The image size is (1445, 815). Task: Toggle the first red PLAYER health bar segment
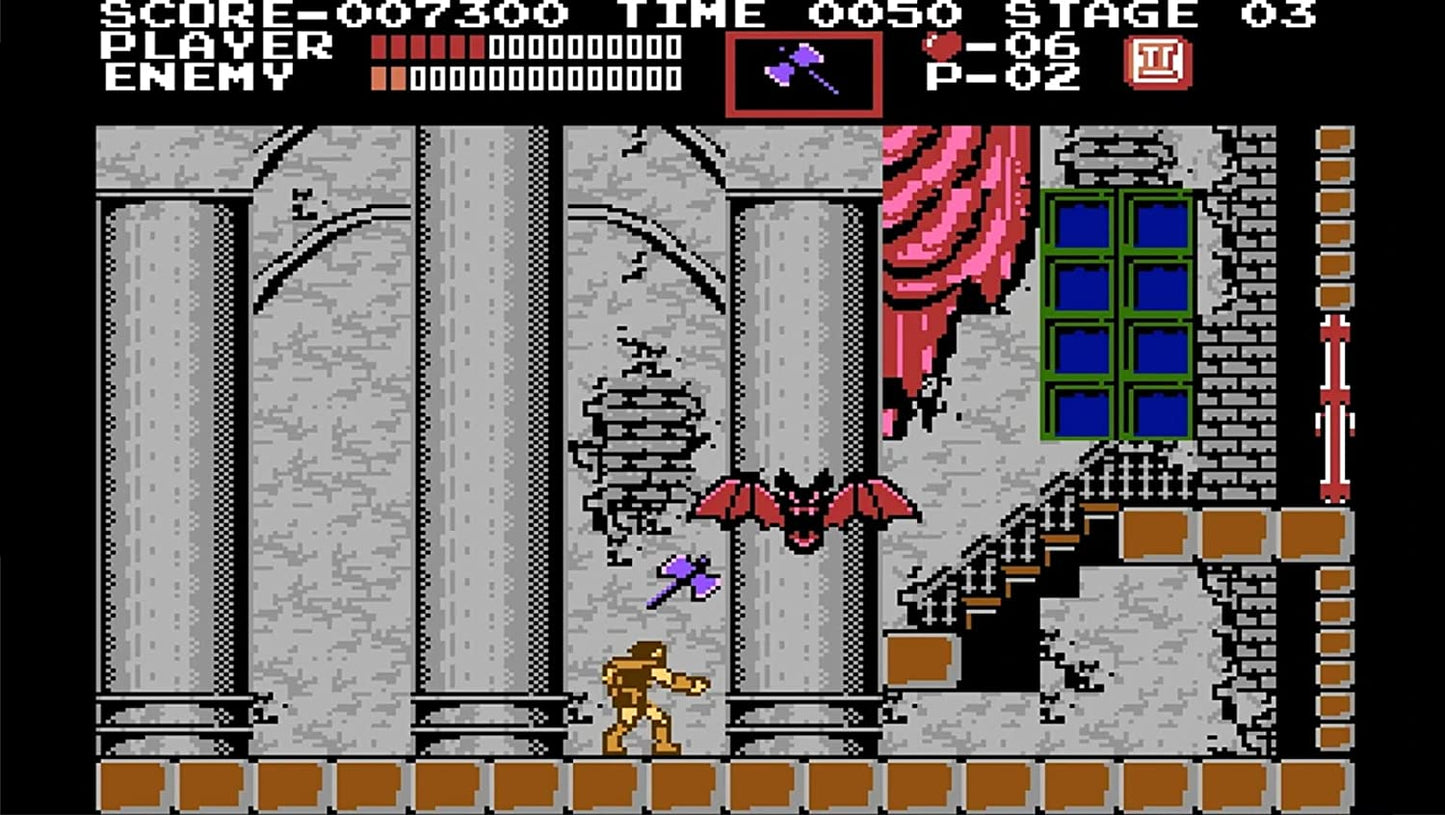point(376,46)
